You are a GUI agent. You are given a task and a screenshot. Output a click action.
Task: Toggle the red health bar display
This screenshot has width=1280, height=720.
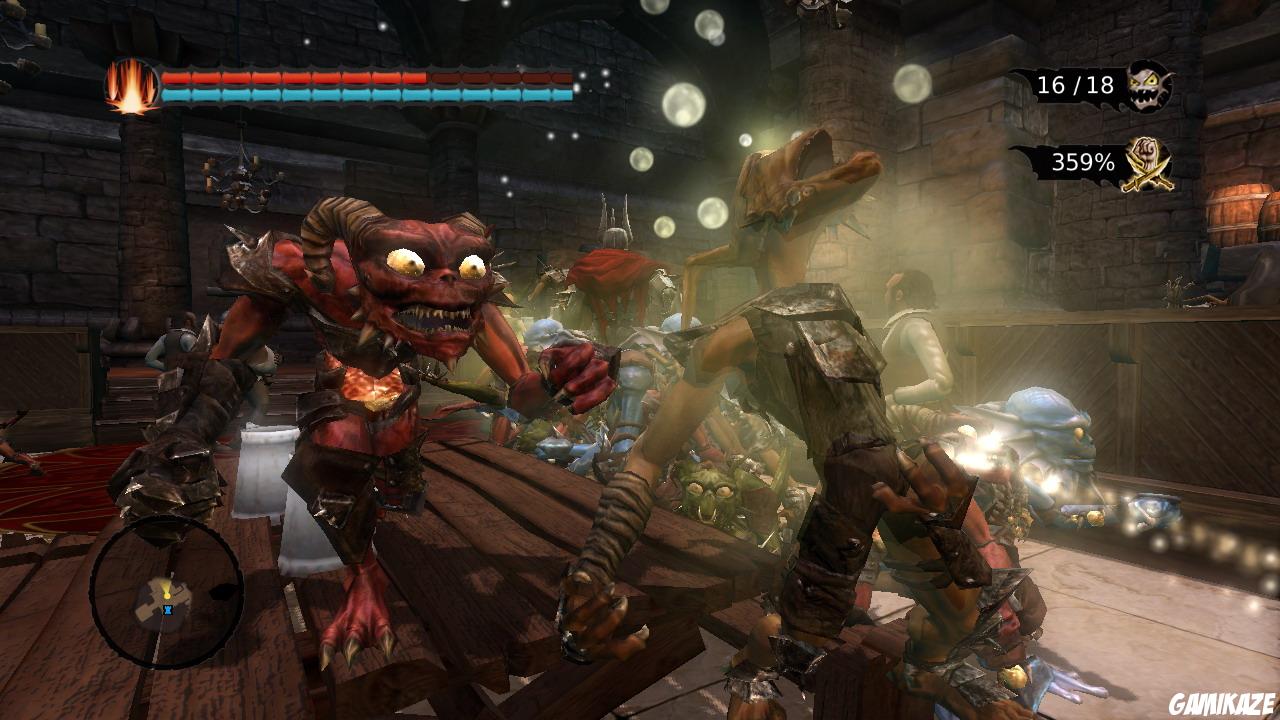click(300, 75)
